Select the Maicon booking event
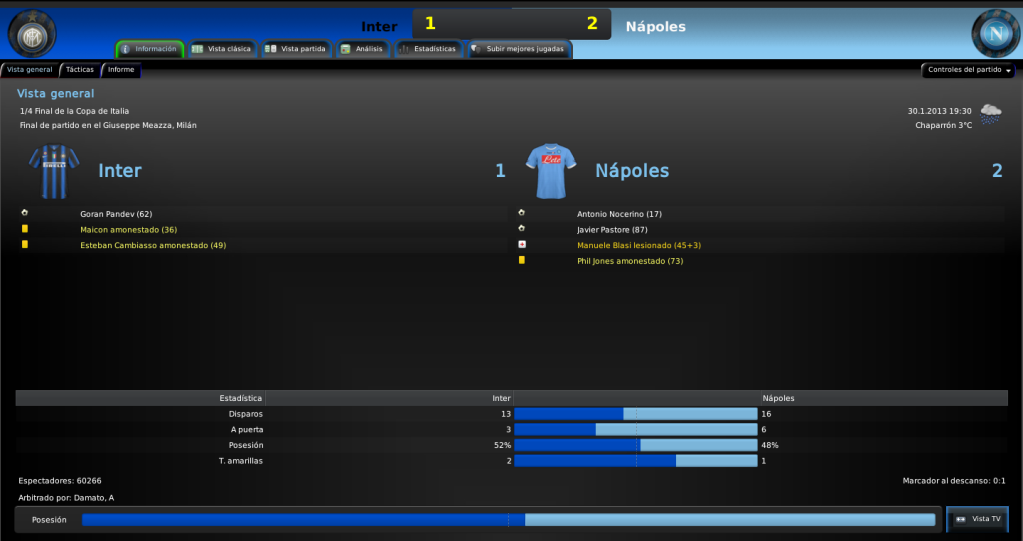Screen dimensions: 1023x541 [x=128, y=229]
